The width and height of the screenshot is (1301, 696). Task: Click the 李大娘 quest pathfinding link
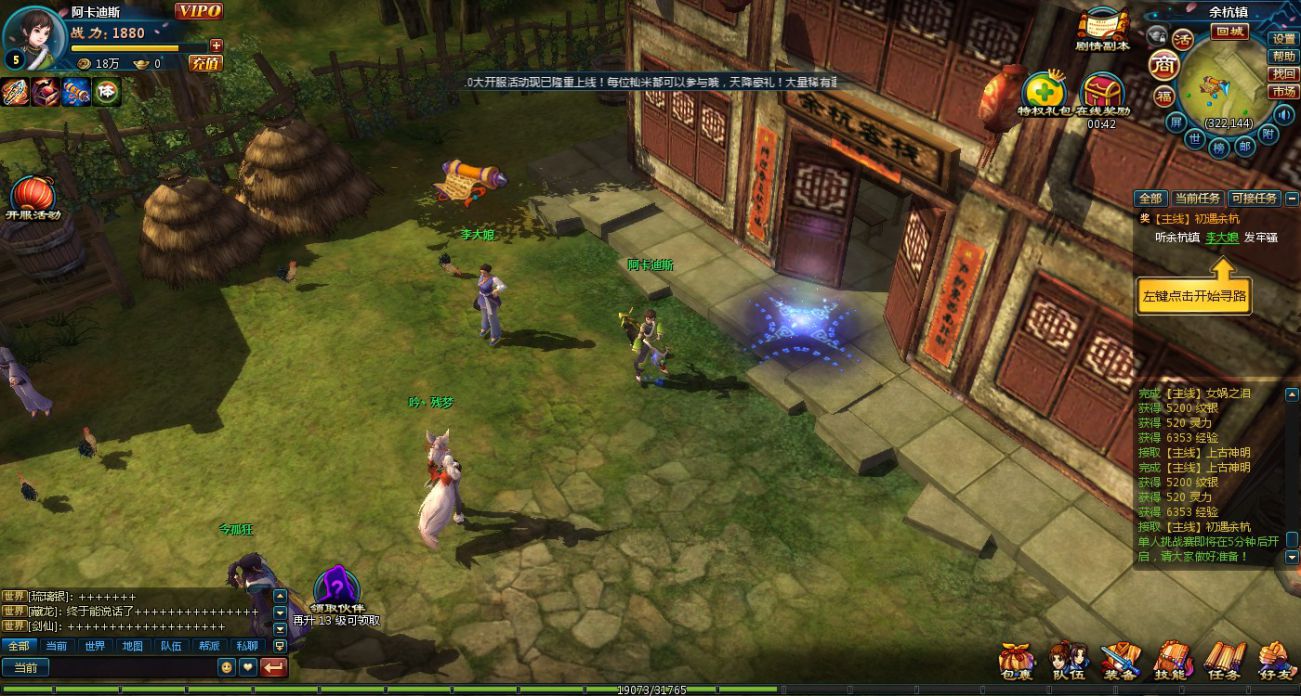(x=1221, y=238)
